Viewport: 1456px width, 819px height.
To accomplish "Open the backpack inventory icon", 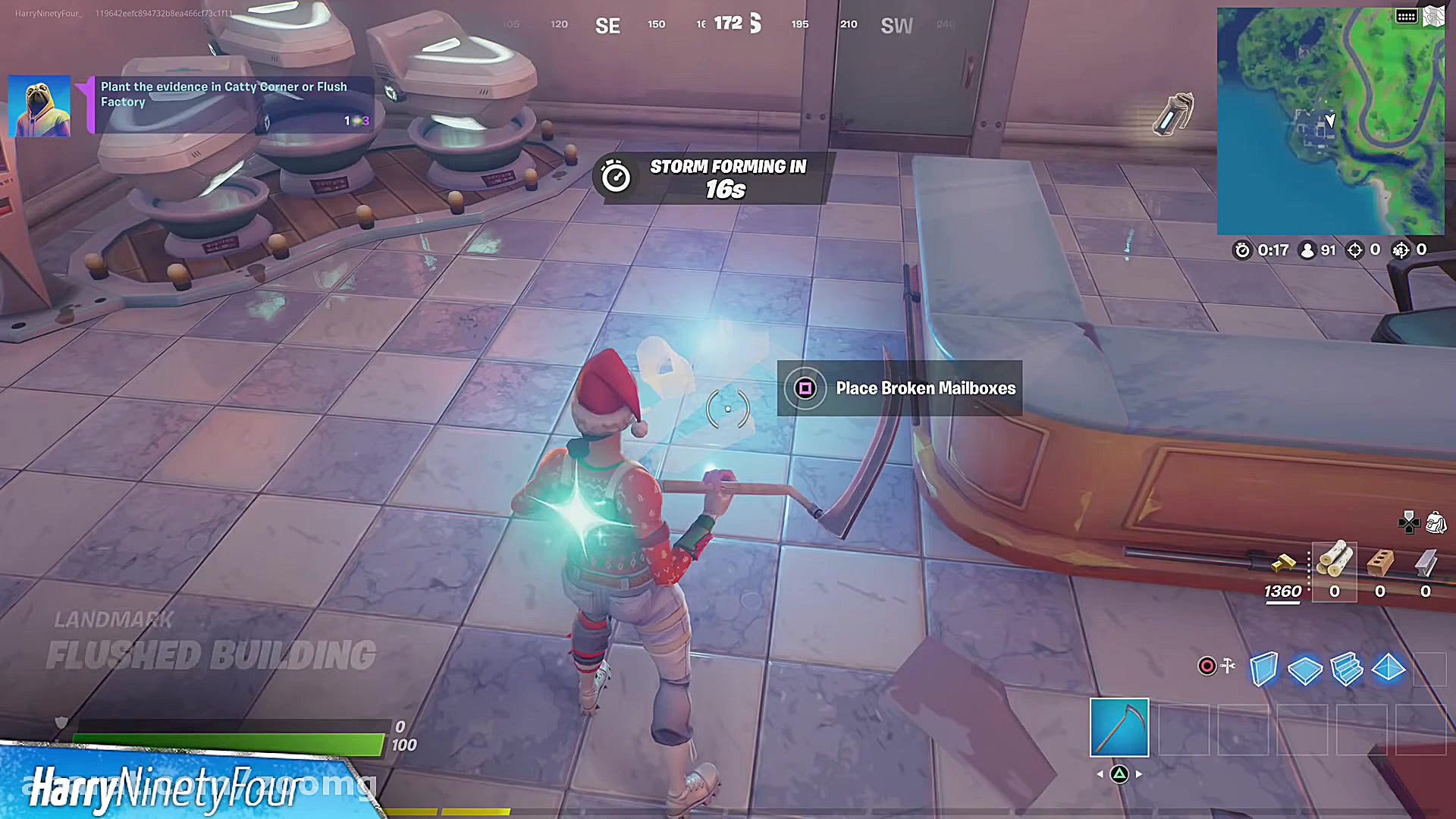I will point(1436,522).
